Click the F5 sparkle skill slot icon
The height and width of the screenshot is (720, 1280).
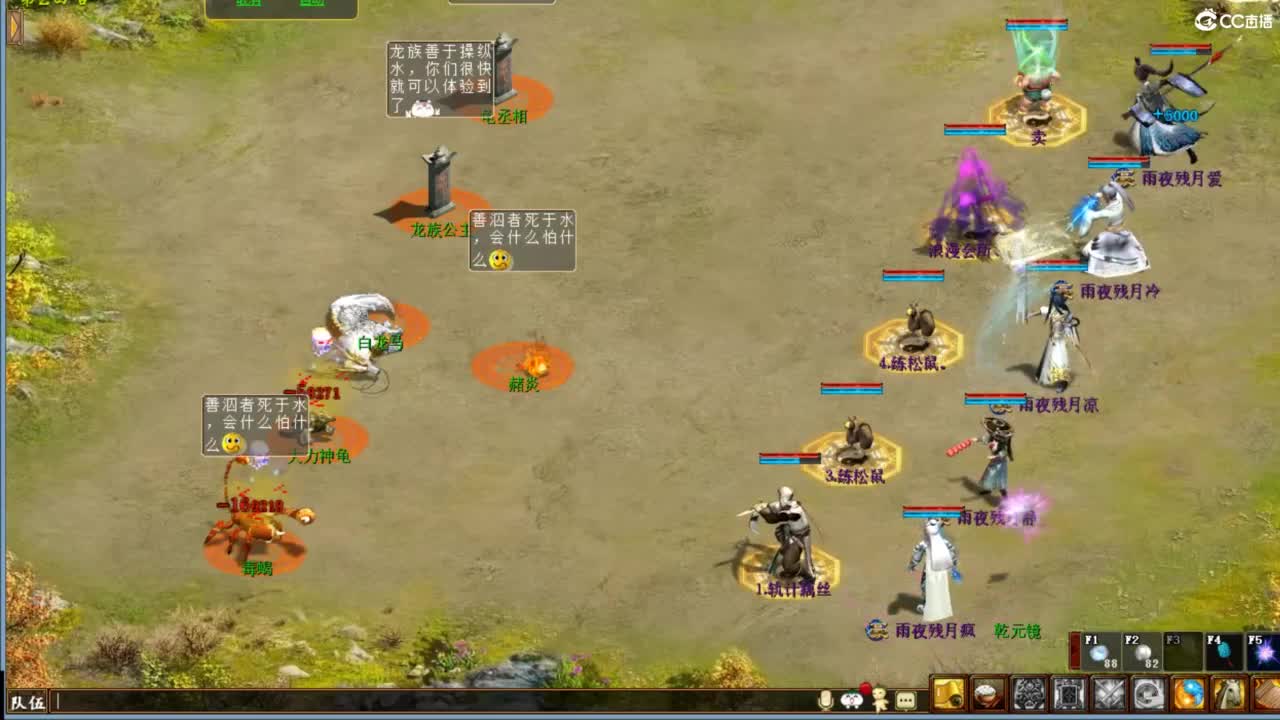click(x=1264, y=651)
